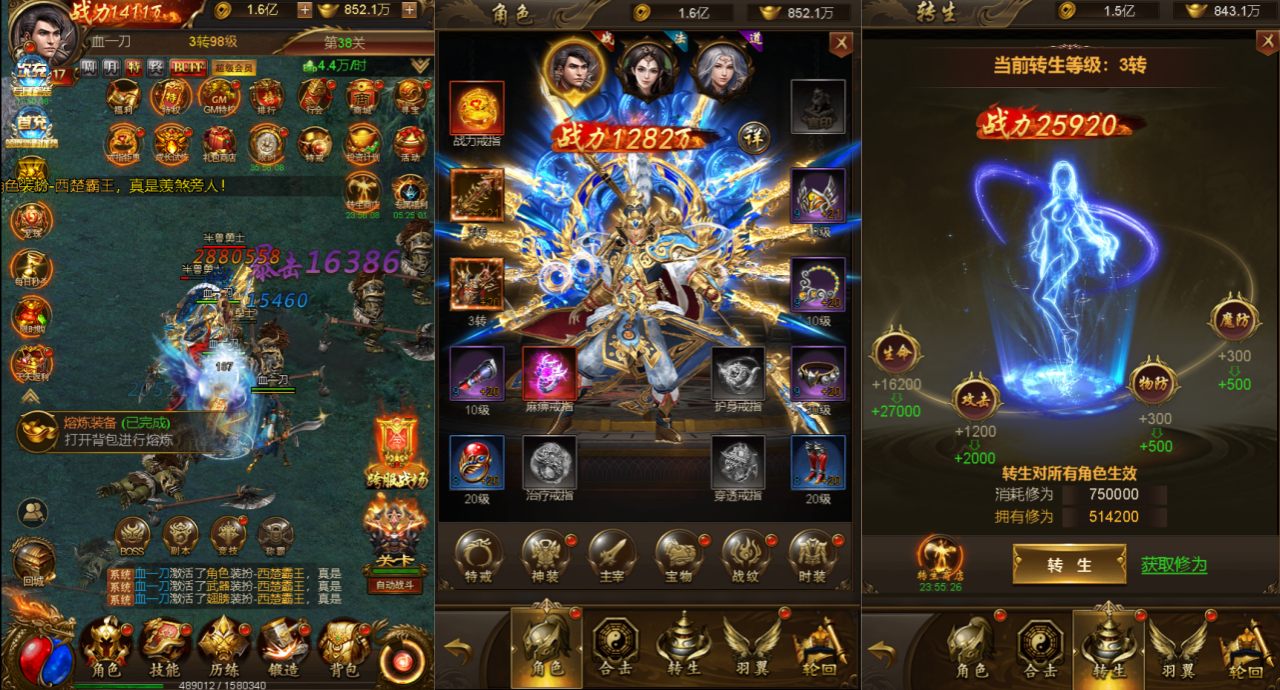Select the 主宰 sword button

[x=612, y=556]
